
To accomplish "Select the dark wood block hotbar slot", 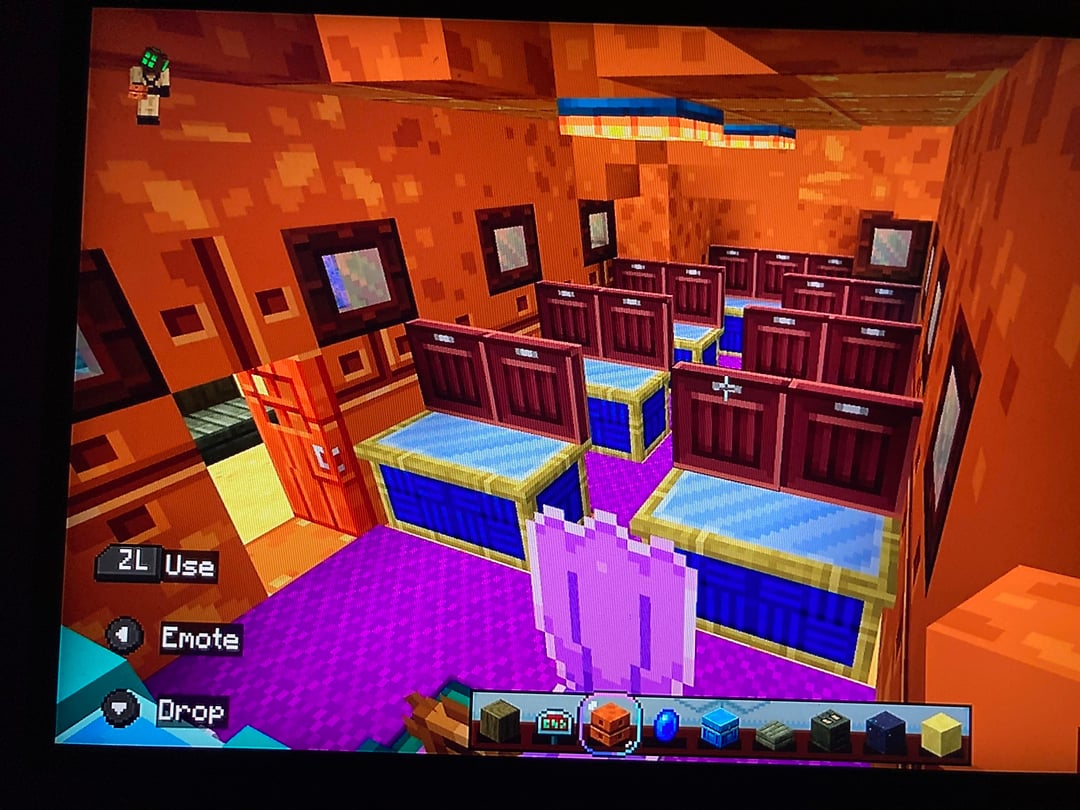I will pyautogui.click(x=500, y=718).
